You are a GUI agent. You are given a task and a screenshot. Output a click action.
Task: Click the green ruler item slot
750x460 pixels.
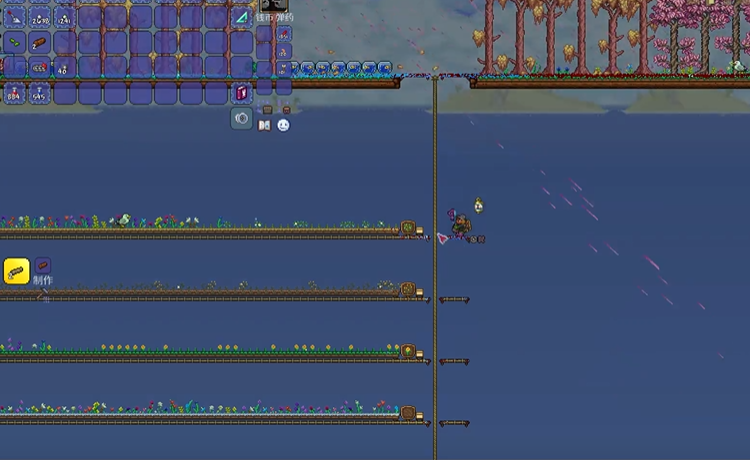coord(242,17)
